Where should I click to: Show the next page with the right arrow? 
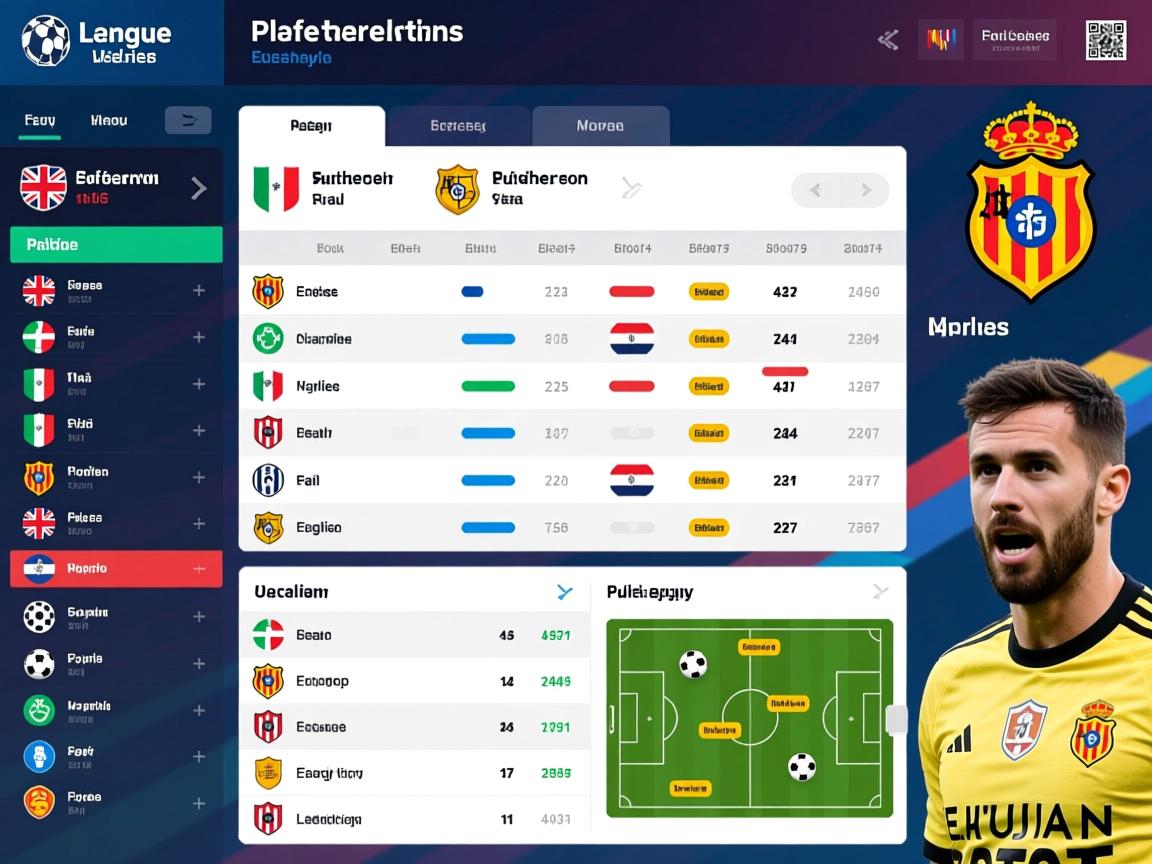click(864, 190)
